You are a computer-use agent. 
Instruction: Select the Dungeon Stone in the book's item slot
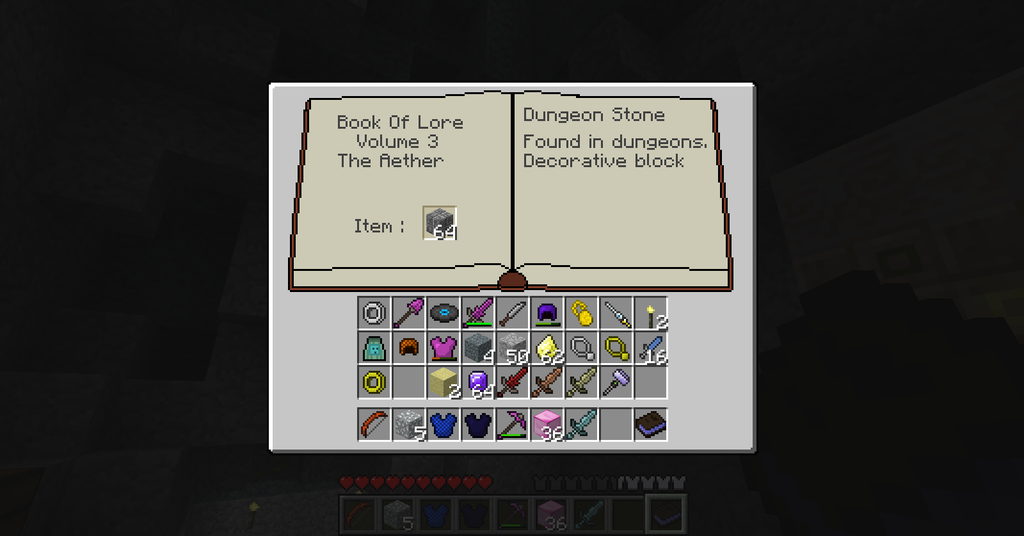(439, 223)
